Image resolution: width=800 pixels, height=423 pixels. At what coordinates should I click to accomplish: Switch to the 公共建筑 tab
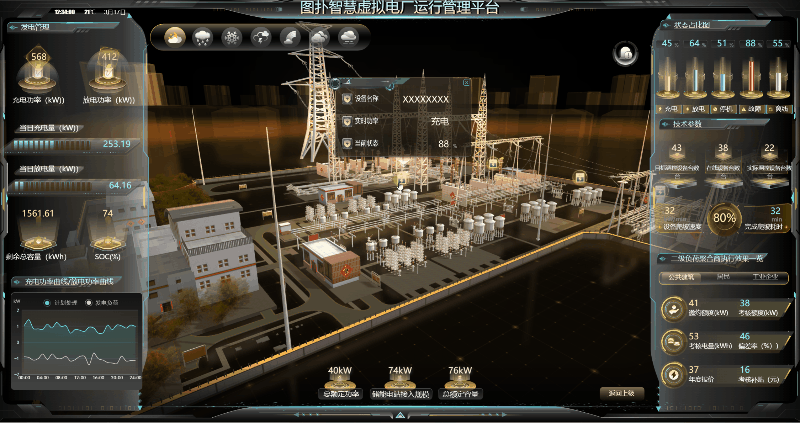pyautogui.click(x=682, y=277)
